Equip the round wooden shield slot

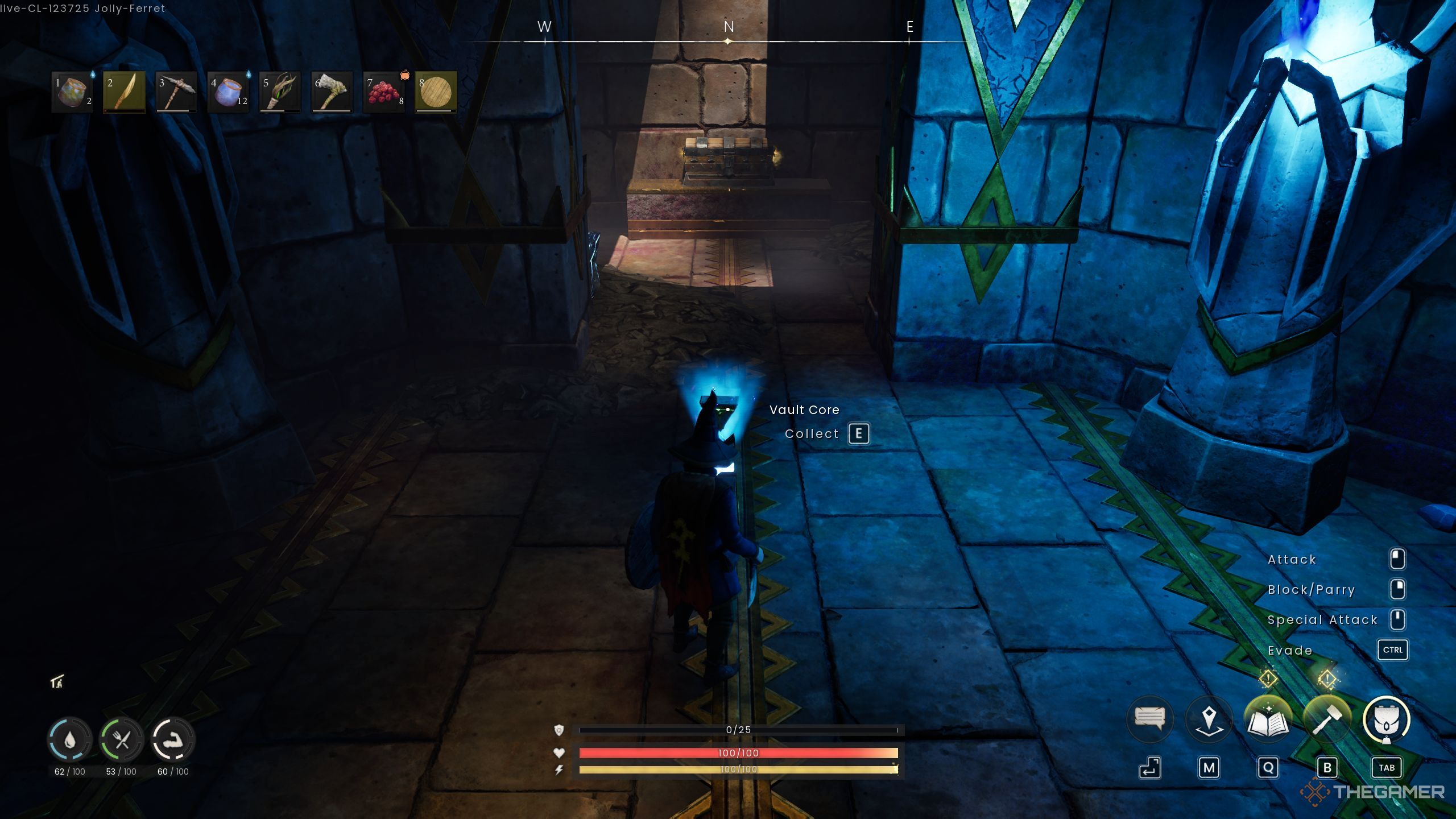coord(436,92)
